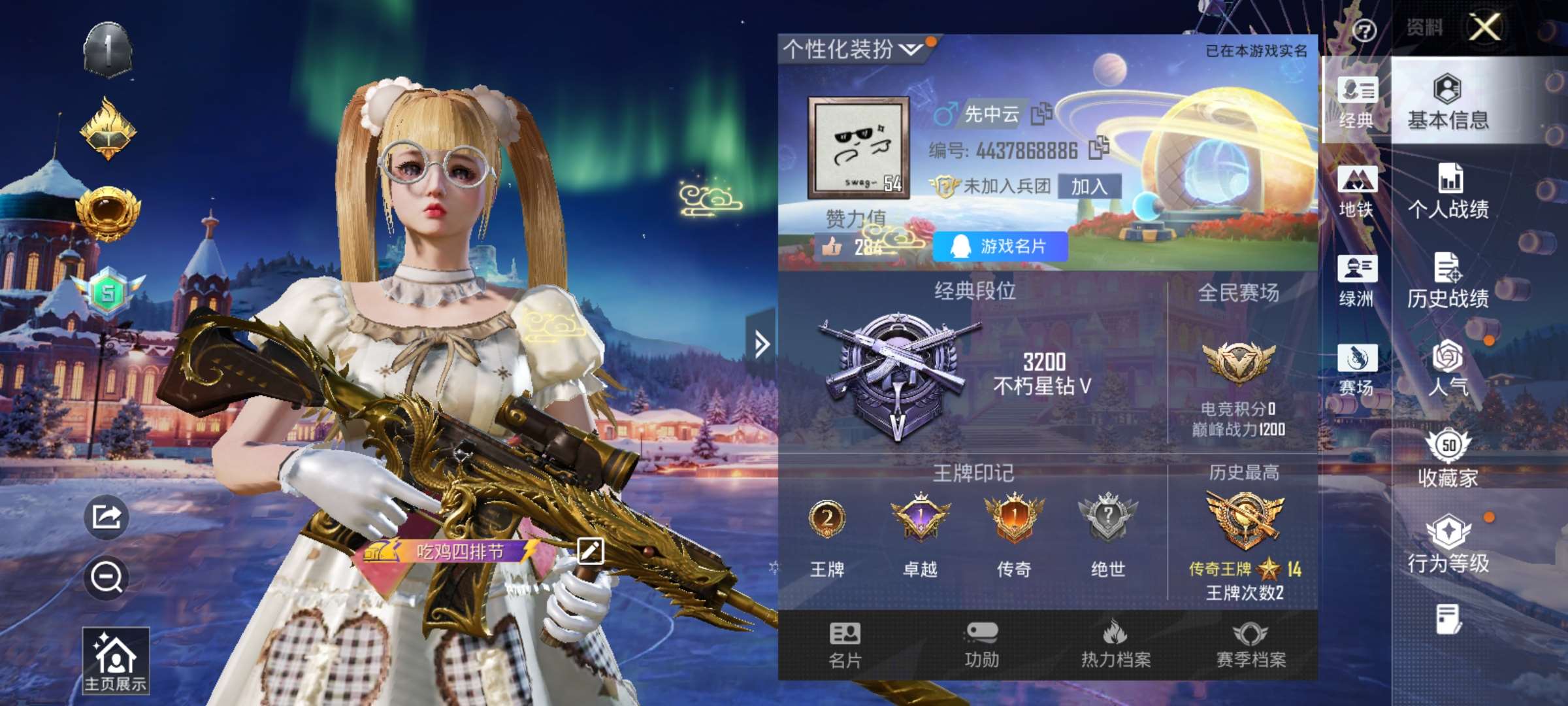This screenshot has height=706, width=1568.
Task: Close the profile screen with the X
Action: coord(1484,27)
